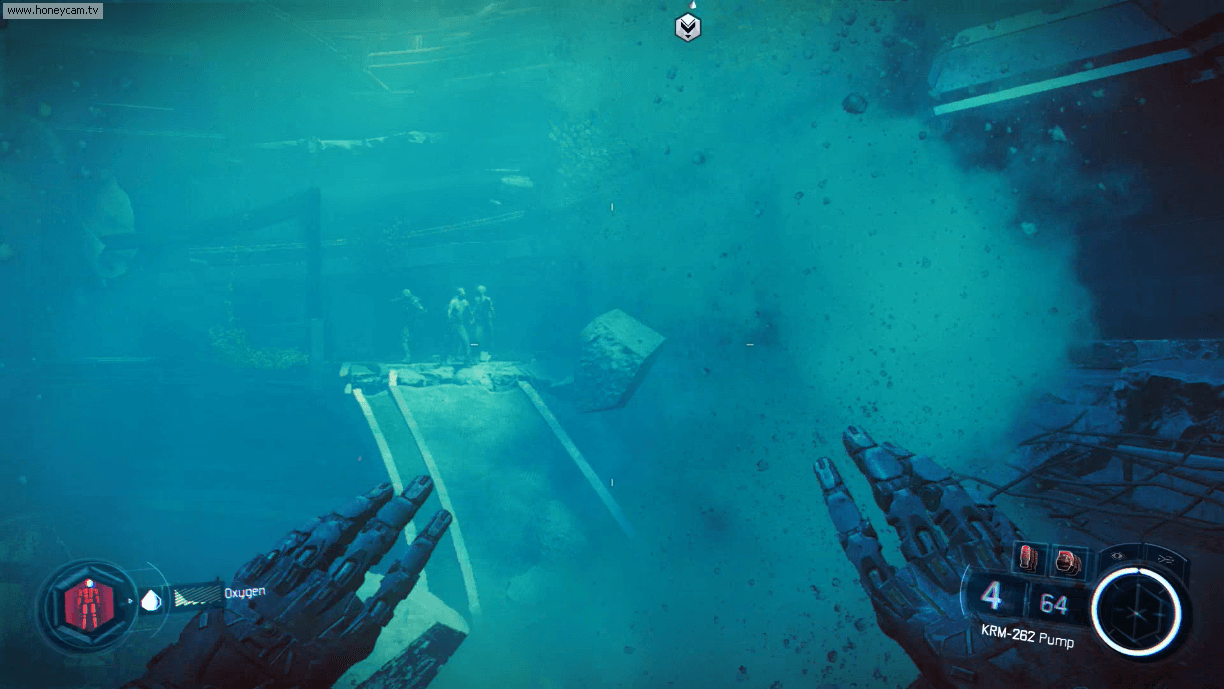Image resolution: width=1224 pixels, height=689 pixels.
Task: Select the white oxygen droplet icon
Action: click(x=150, y=600)
